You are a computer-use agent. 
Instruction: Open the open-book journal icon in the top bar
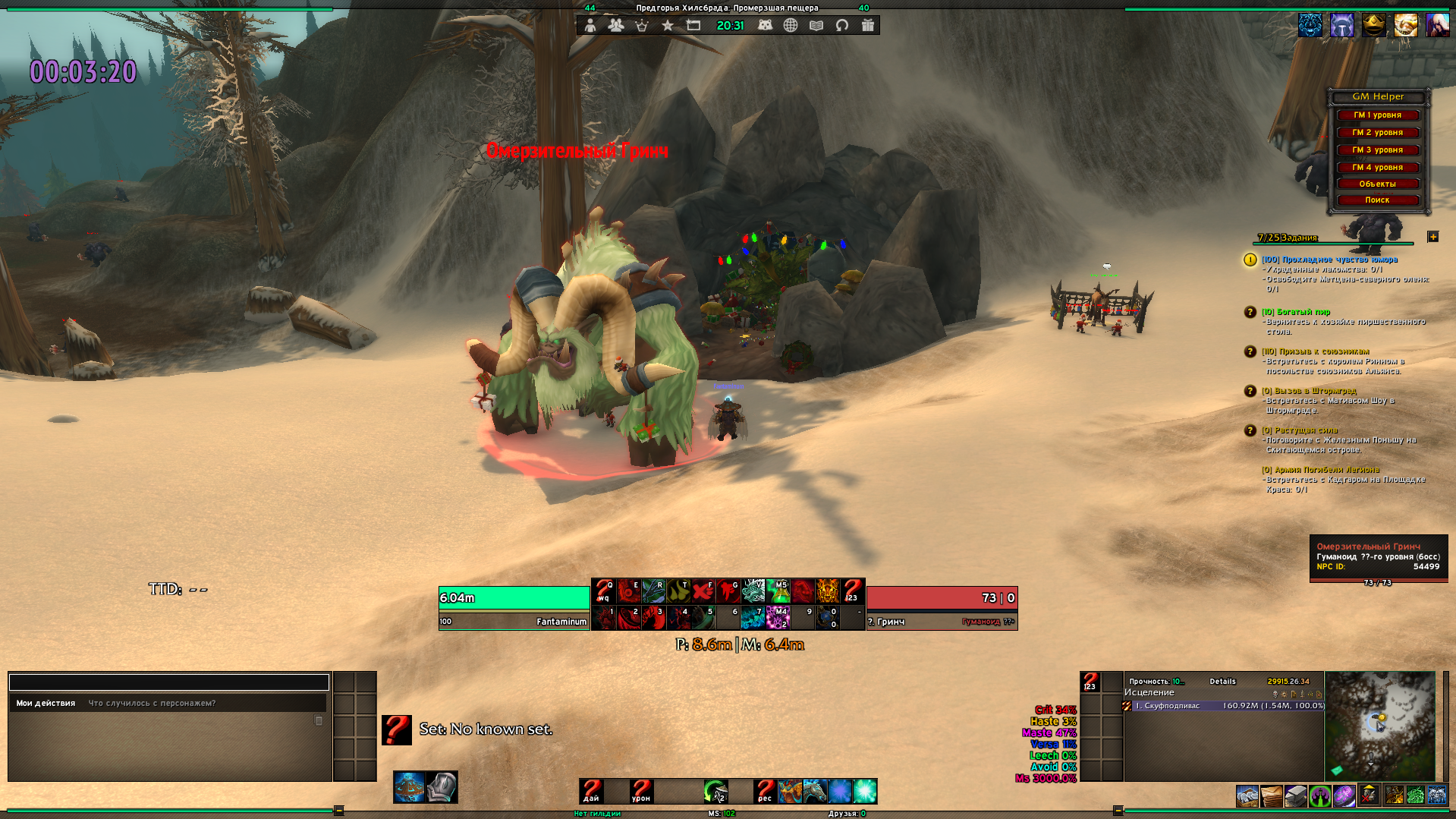(816, 26)
